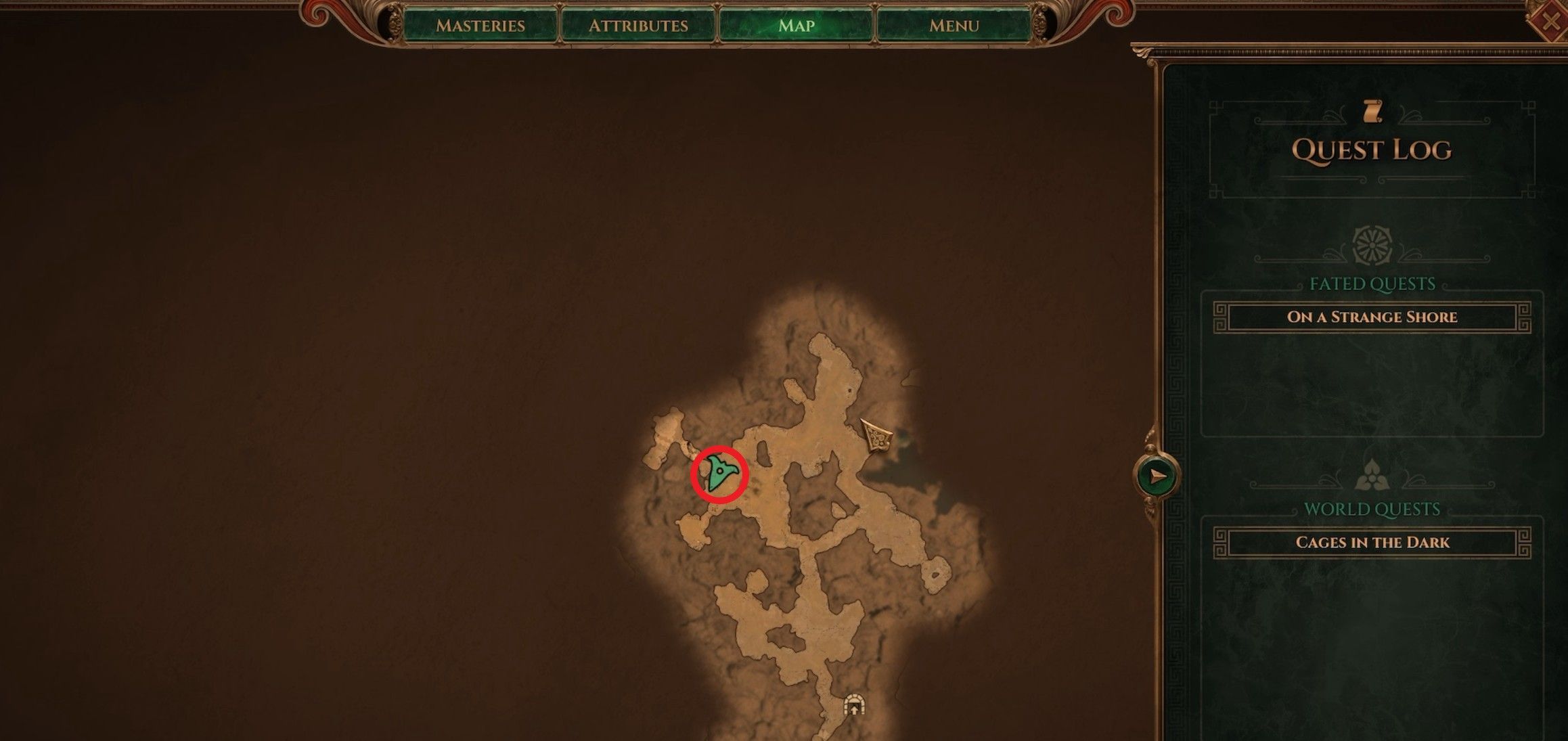This screenshot has height=741, width=1568.
Task: Select the Cages in the Dark quest
Action: pos(1372,543)
